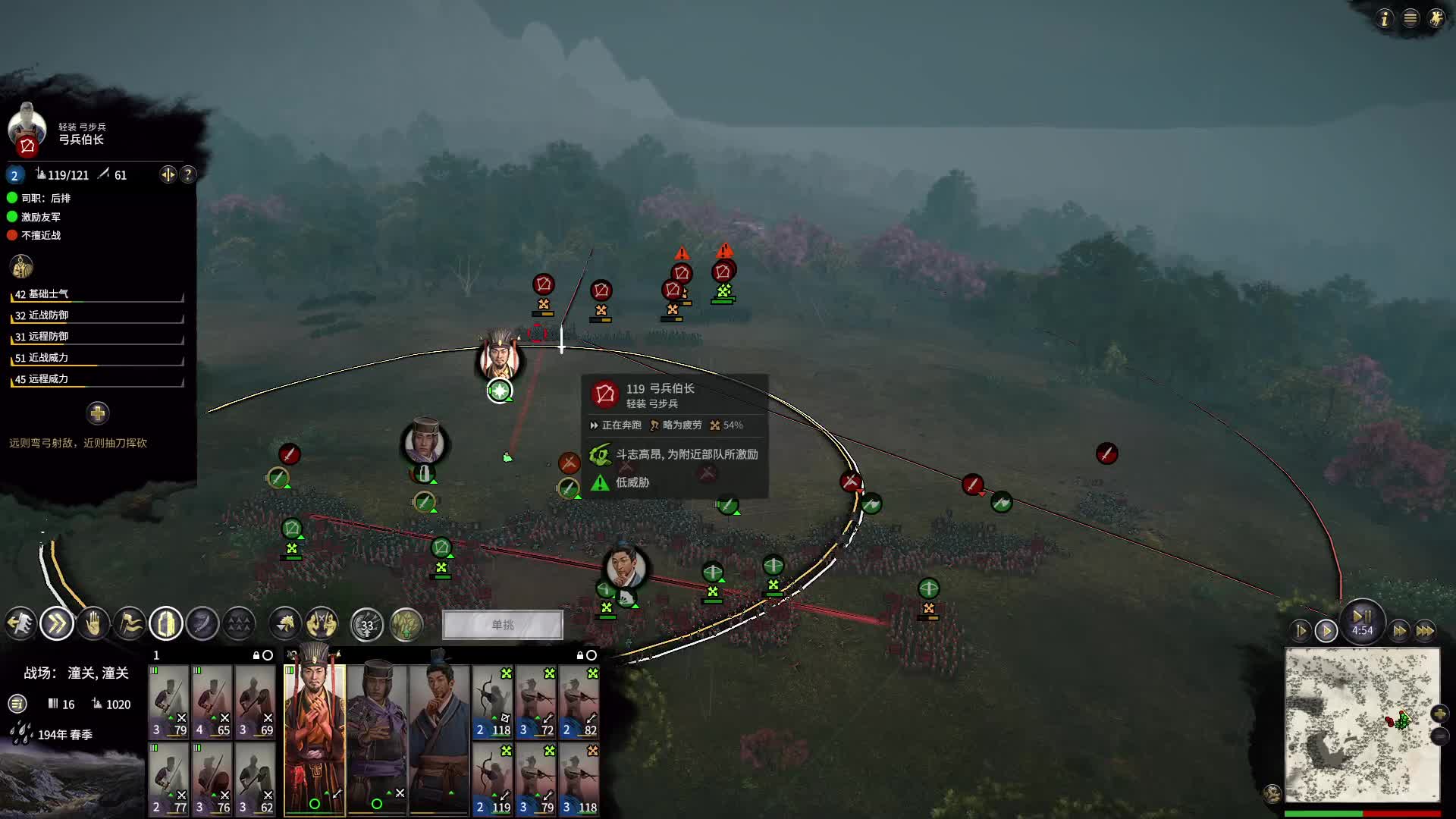
Task: Toggle the play/pause button above the timer
Action: [x=1362, y=617]
